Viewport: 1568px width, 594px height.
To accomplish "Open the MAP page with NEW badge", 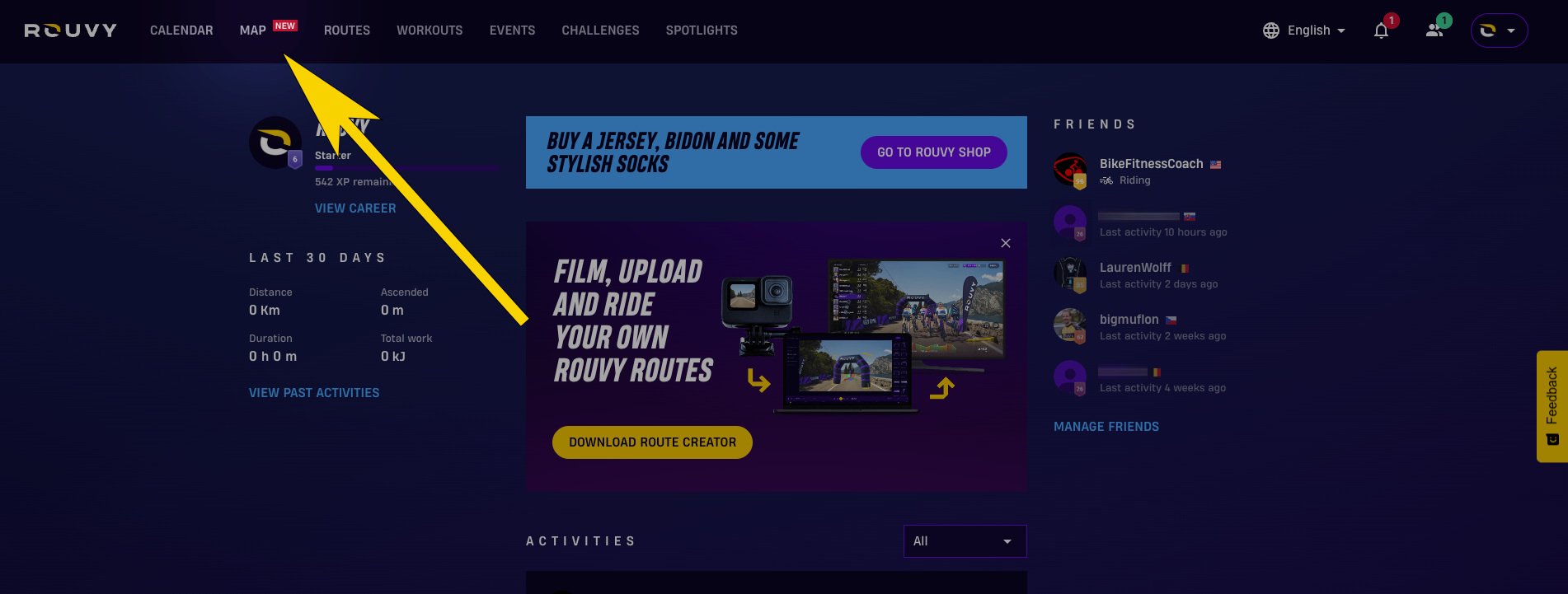I will [x=252, y=30].
